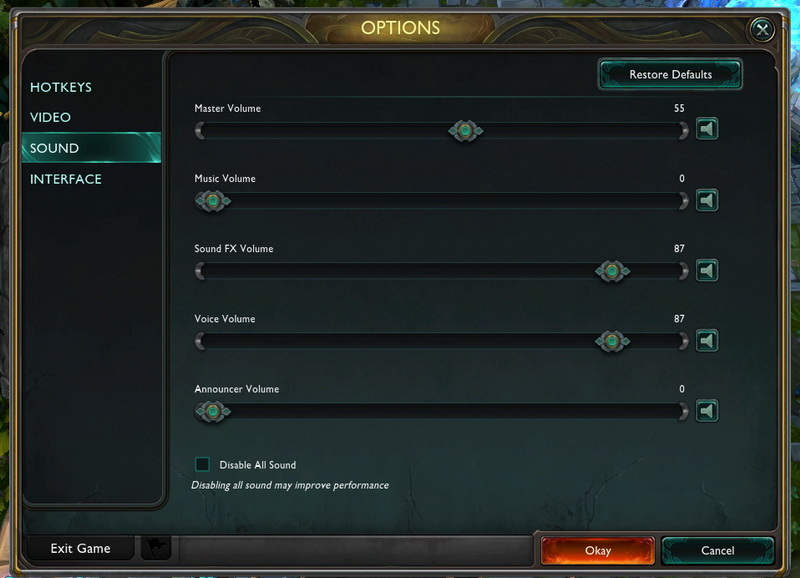This screenshot has width=800, height=578.
Task: Click the Announcer Volume slider handle
Action: pos(212,411)
